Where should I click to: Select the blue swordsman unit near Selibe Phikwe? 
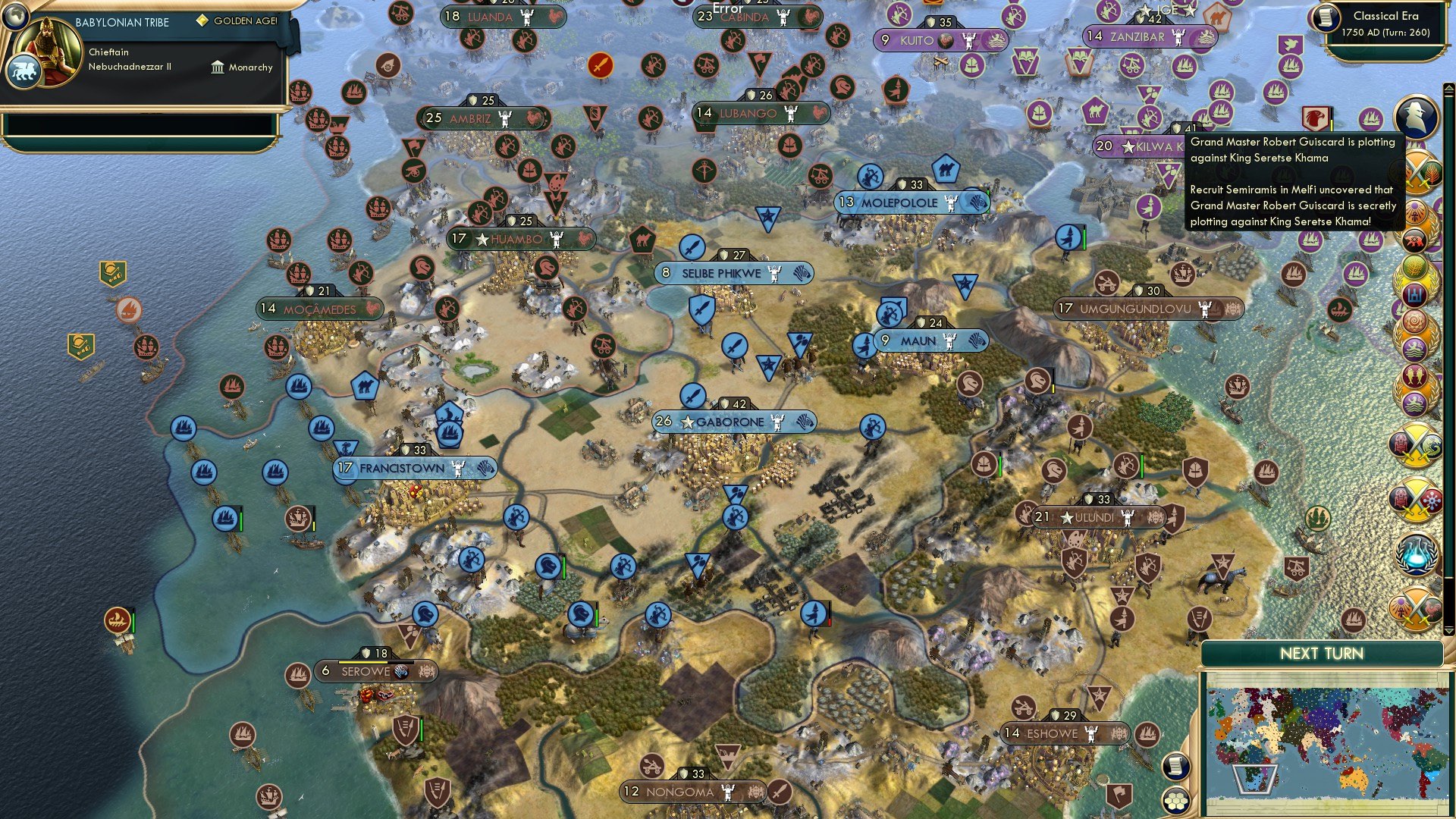click(x=692, y=247)
